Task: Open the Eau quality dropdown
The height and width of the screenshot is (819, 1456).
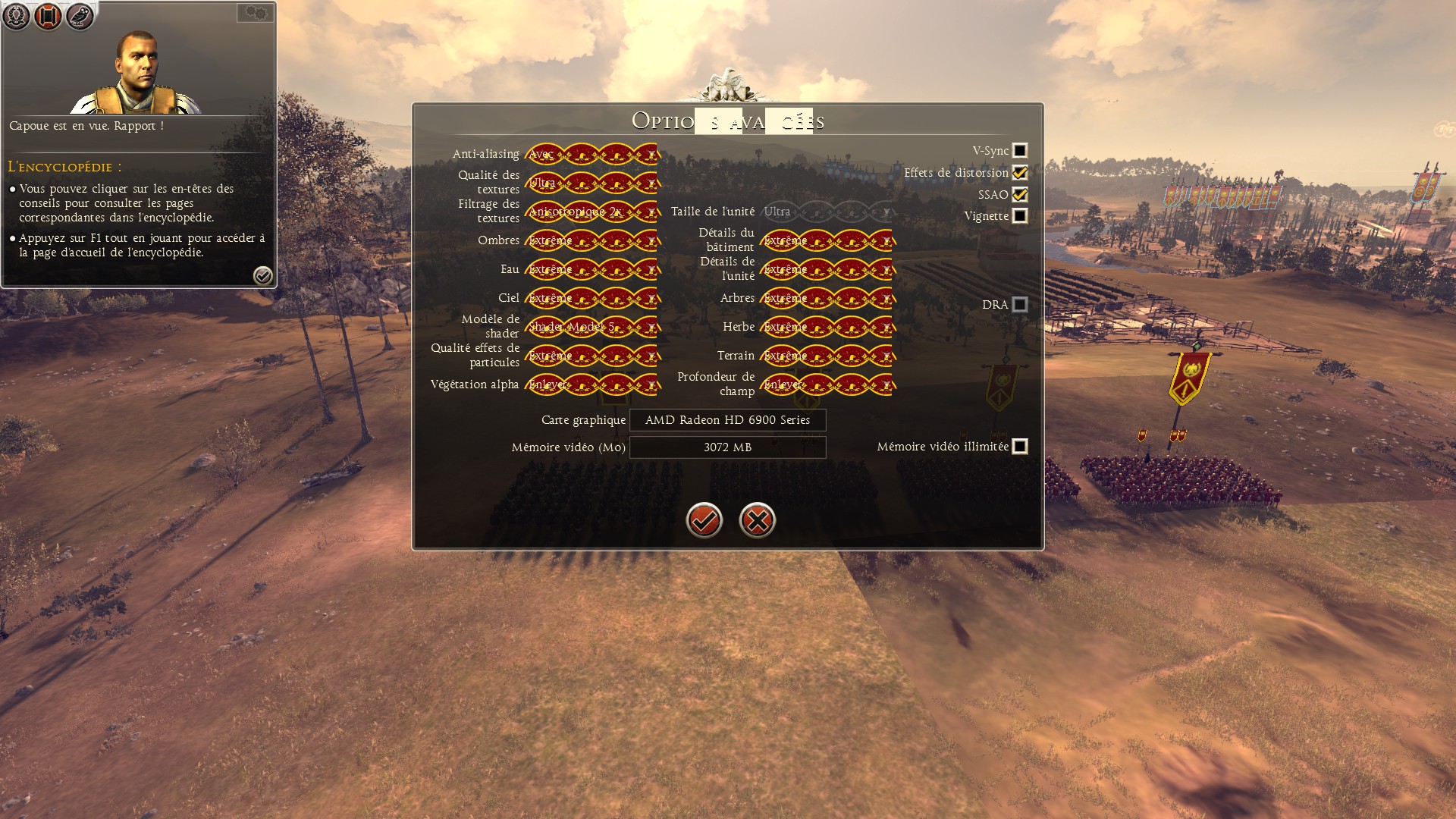Action: tap(591, 269)
